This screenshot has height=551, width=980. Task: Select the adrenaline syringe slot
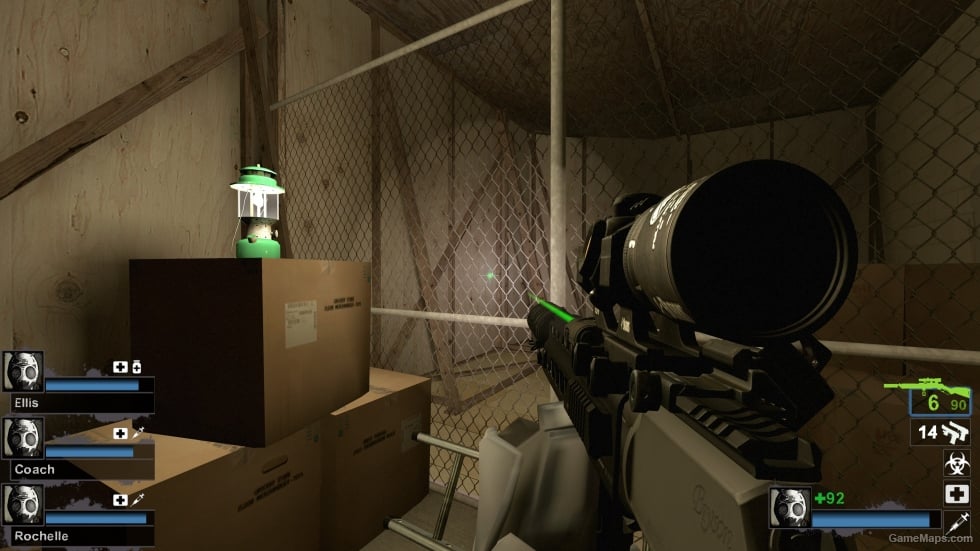(x=958, y=521)
